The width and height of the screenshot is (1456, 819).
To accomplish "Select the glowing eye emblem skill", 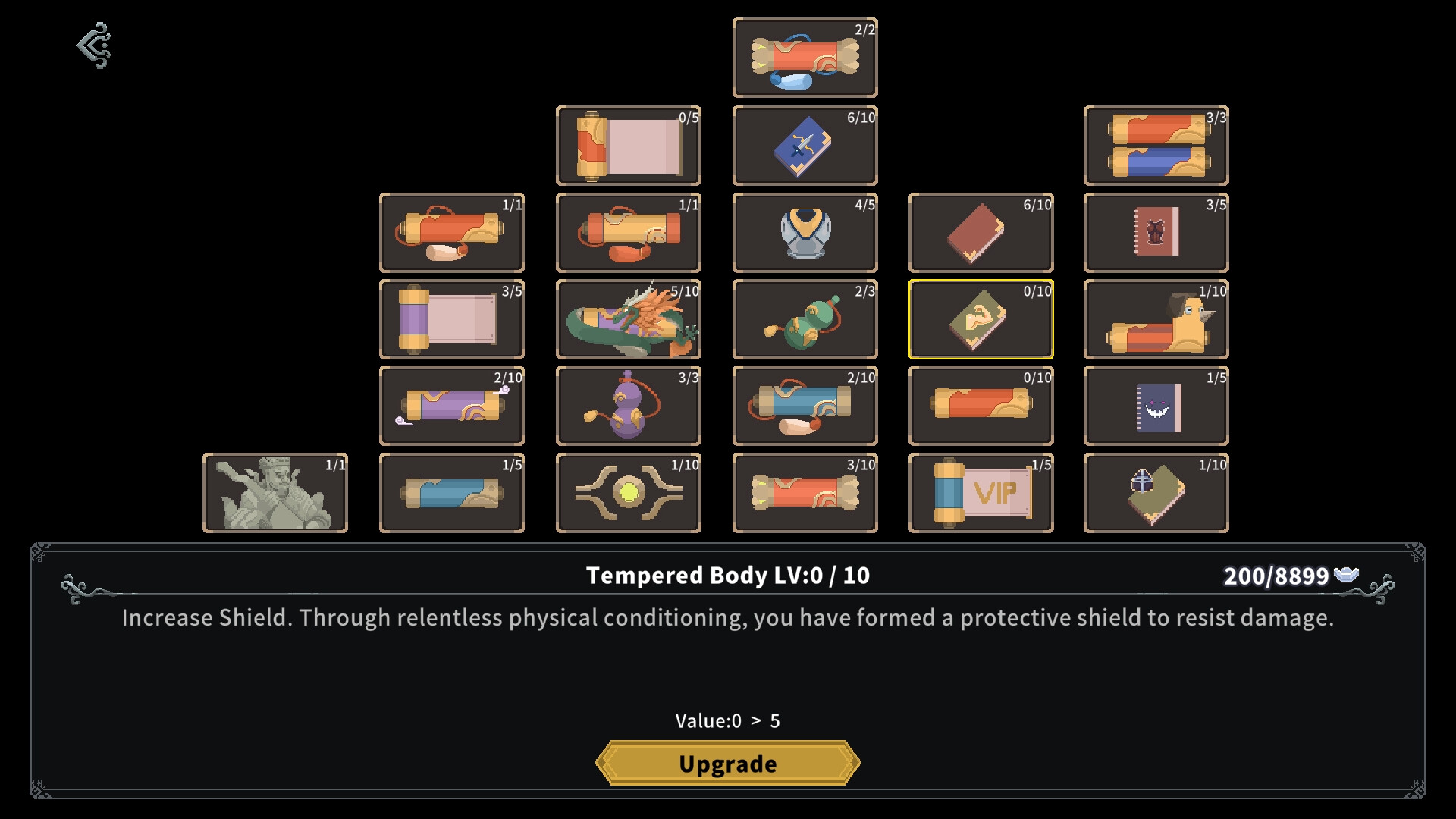I will (x=629, y=492).
